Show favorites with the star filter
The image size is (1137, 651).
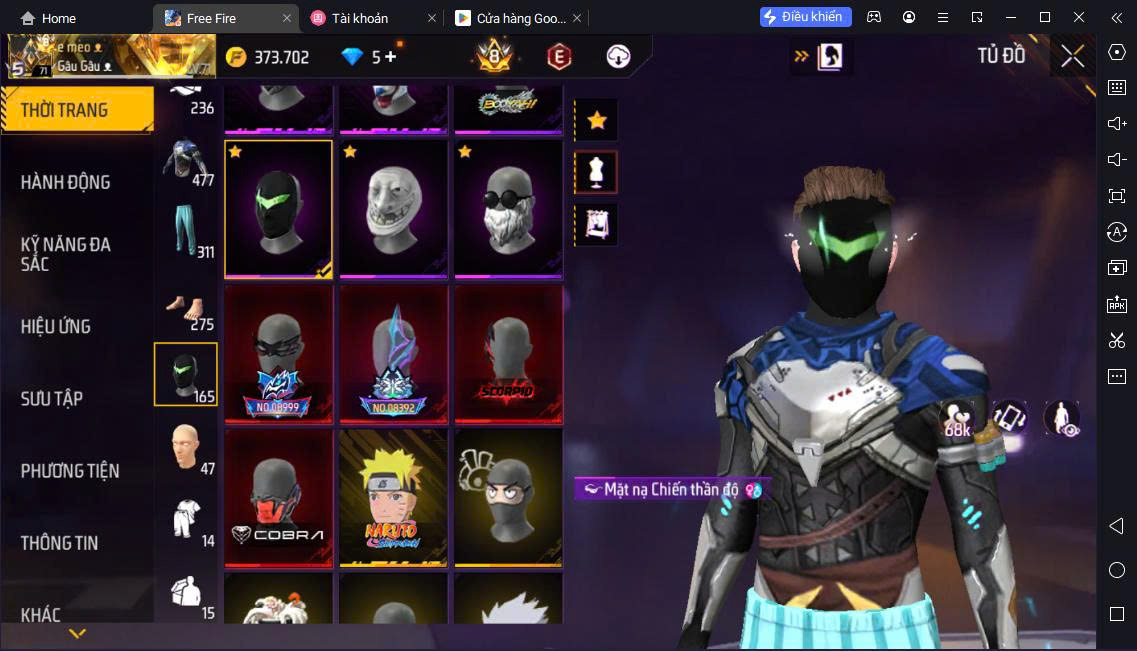click(x=597, y=121)
